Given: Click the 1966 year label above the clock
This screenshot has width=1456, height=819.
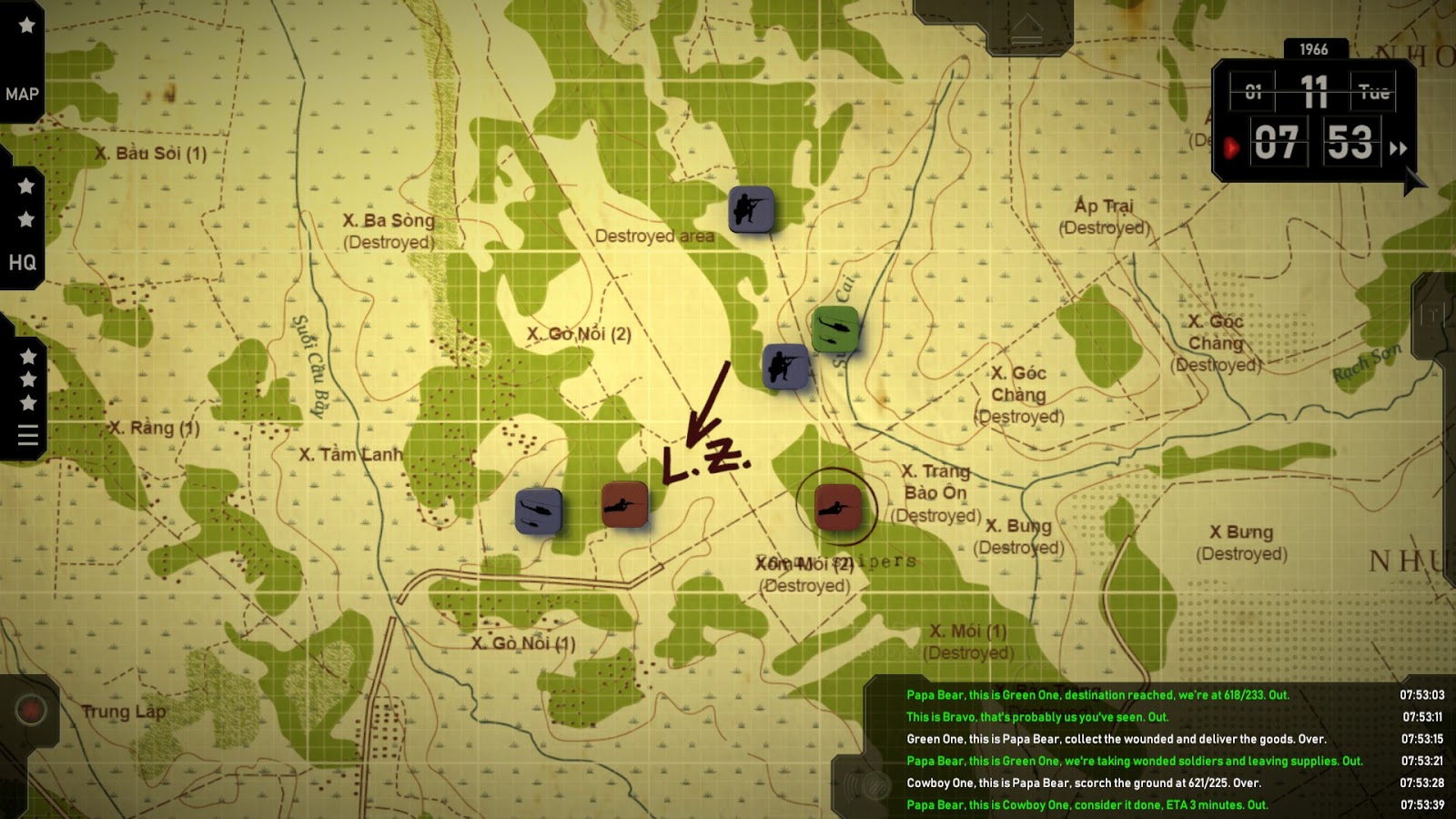Looking at the screenshot, I should [x=1315, y=50].
